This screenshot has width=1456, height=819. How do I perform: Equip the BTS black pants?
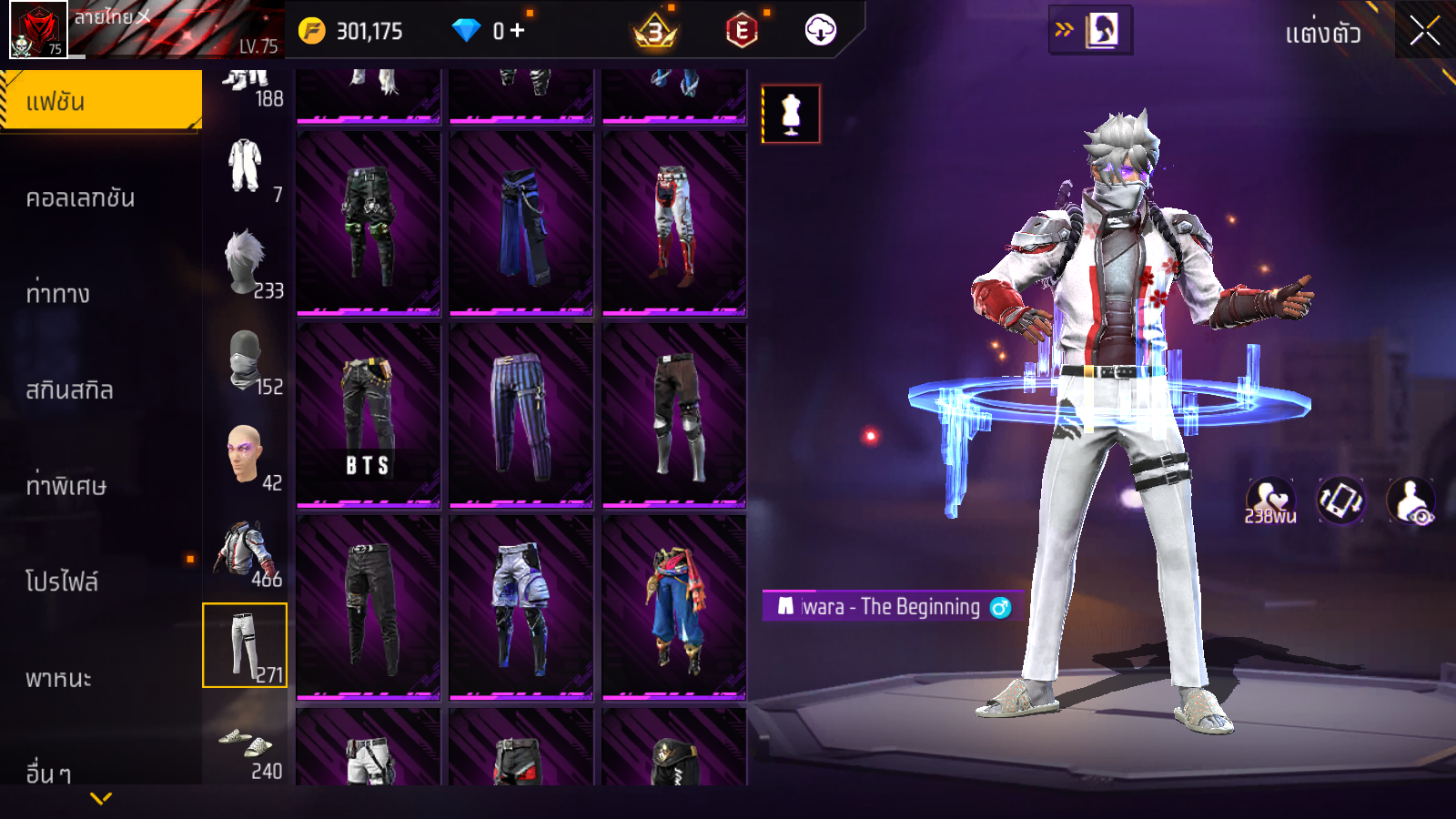click(x=368, y=414)
